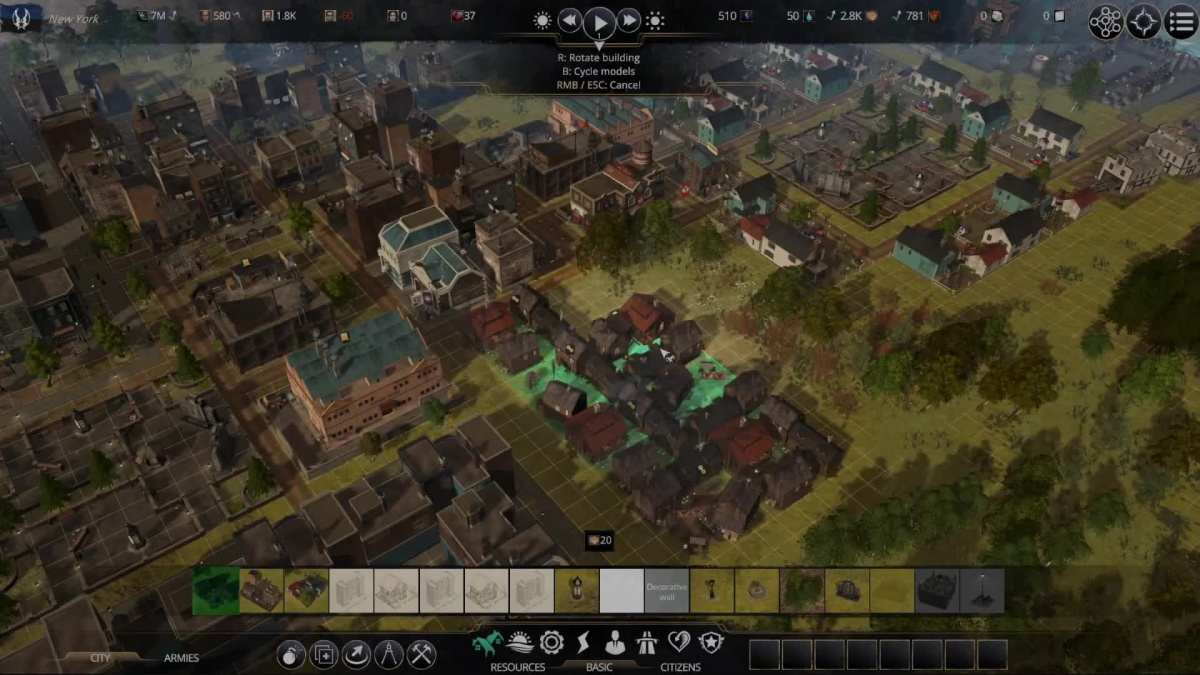Click the play button for game speed
Screen dimensions: 1200x675
[x=599, y=21]
